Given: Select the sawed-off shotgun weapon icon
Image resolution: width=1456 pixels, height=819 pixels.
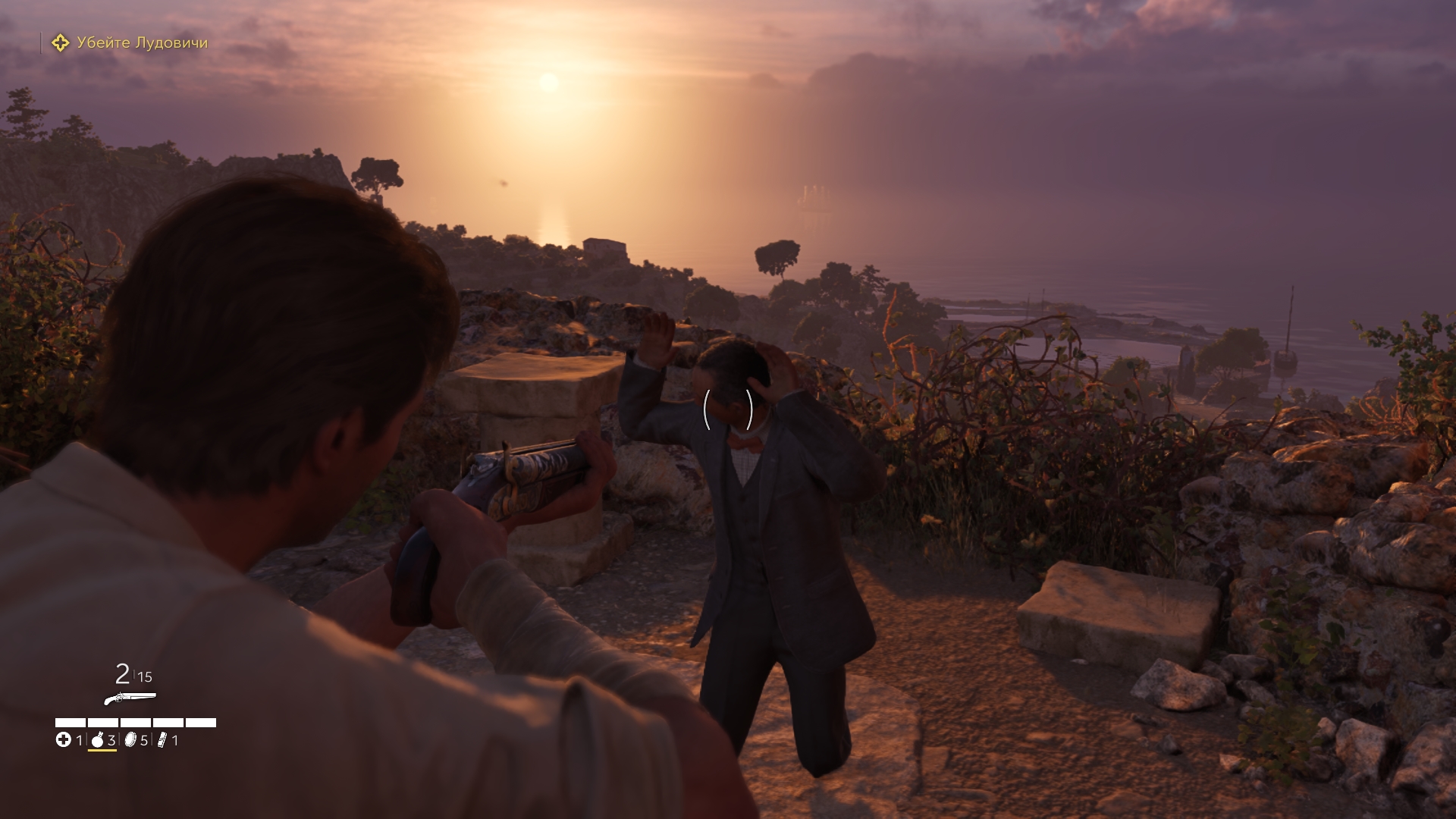Looking at the screenshot, I should 130,698.
